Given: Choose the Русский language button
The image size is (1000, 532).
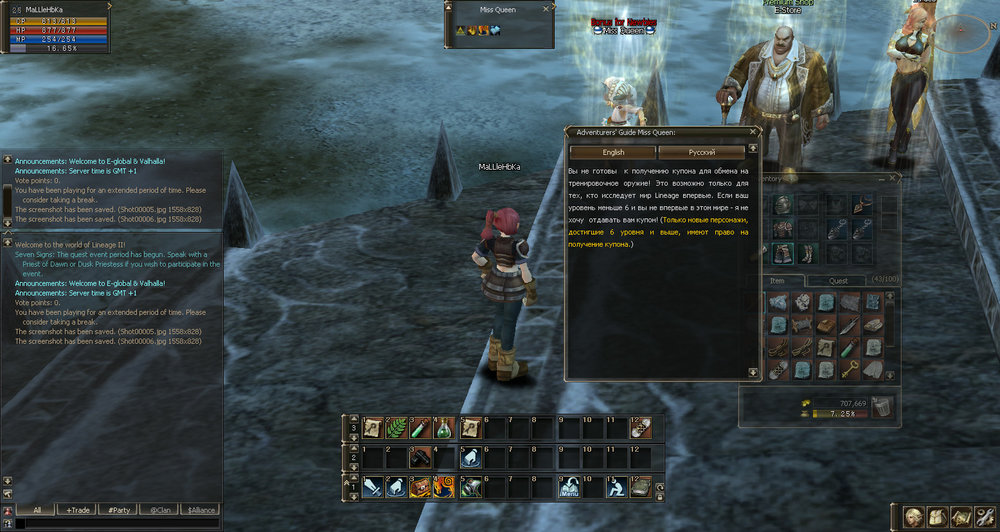Looking at the screenshot, I should [x=701, y=152].
